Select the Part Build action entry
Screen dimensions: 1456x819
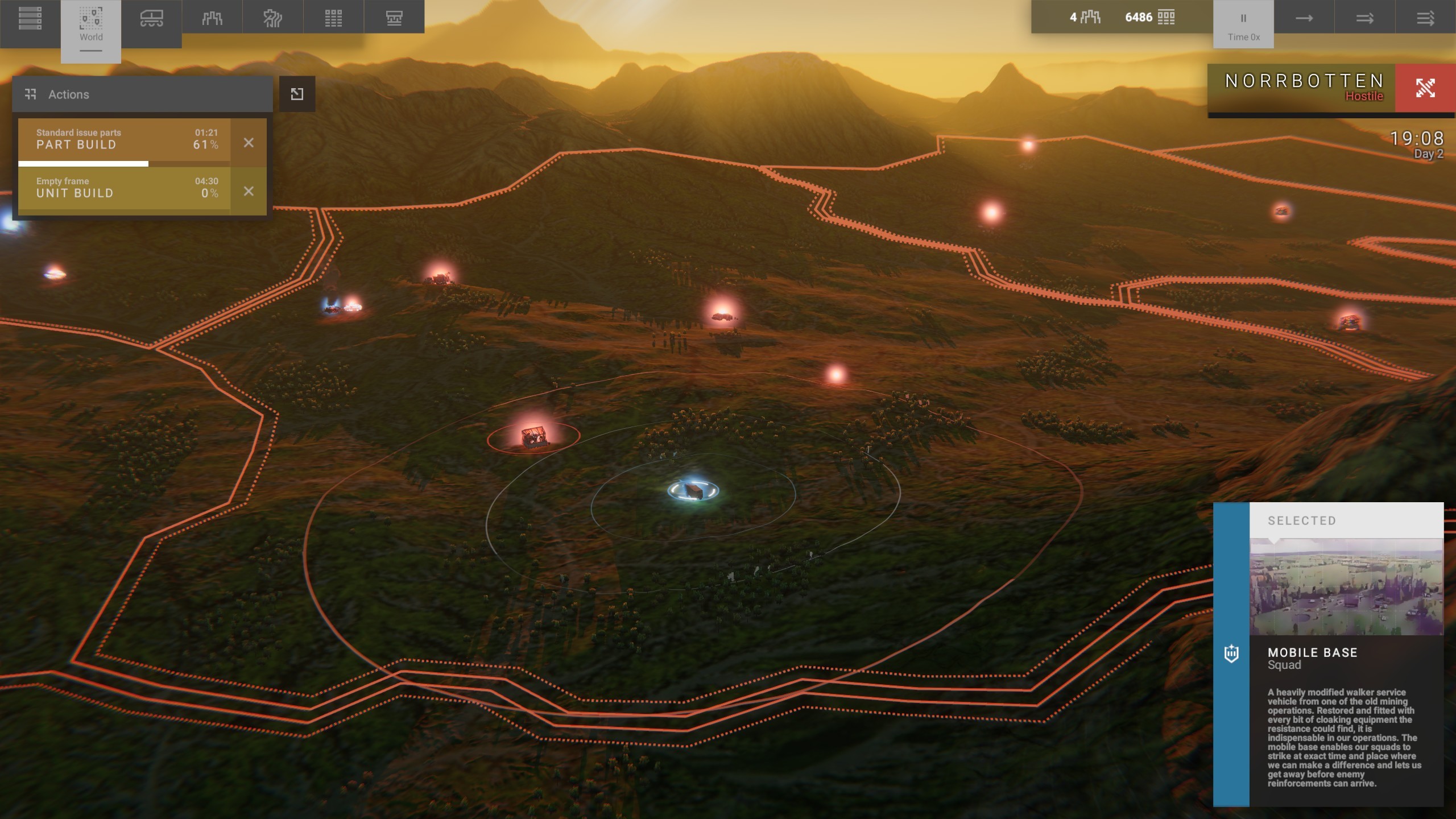click(124, 140)
